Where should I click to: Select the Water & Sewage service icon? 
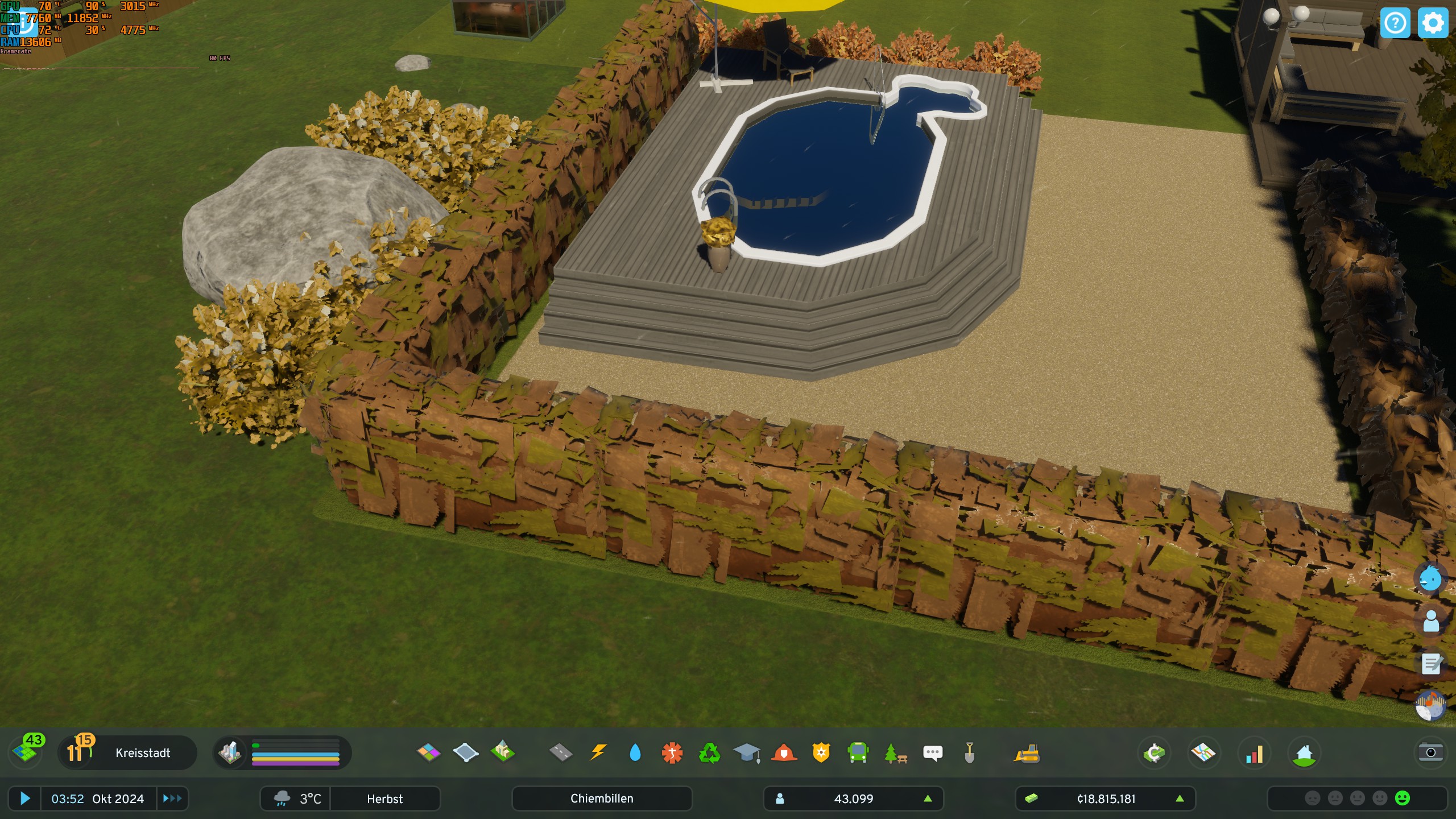635,753
